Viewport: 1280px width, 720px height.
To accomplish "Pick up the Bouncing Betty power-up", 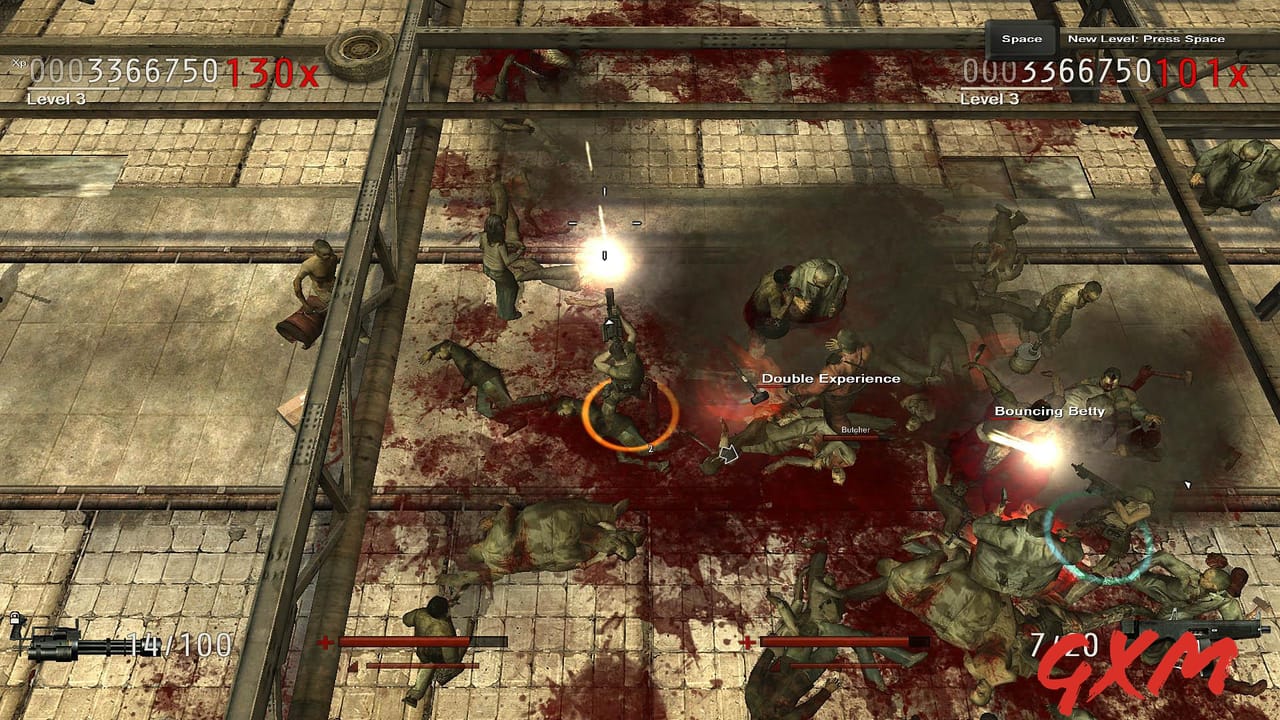I will coord(1048,410).
